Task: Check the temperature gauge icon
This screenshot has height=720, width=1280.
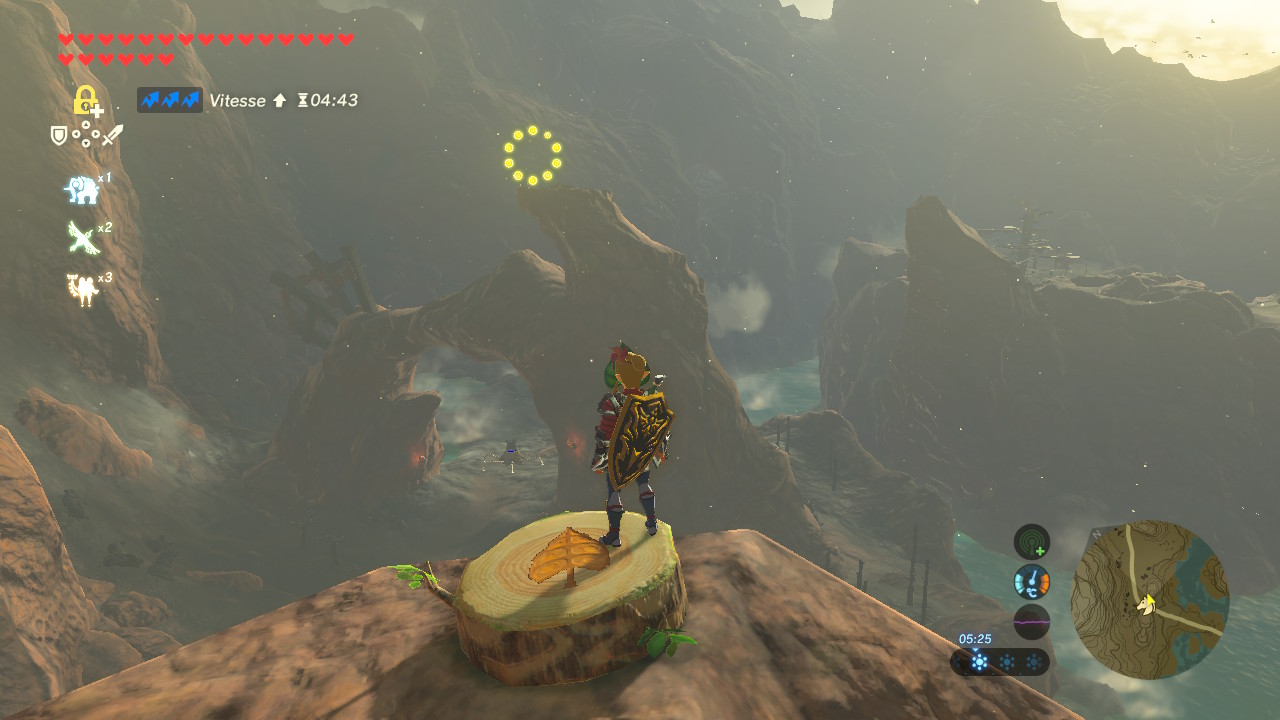Action: [x=1032, y=581]
